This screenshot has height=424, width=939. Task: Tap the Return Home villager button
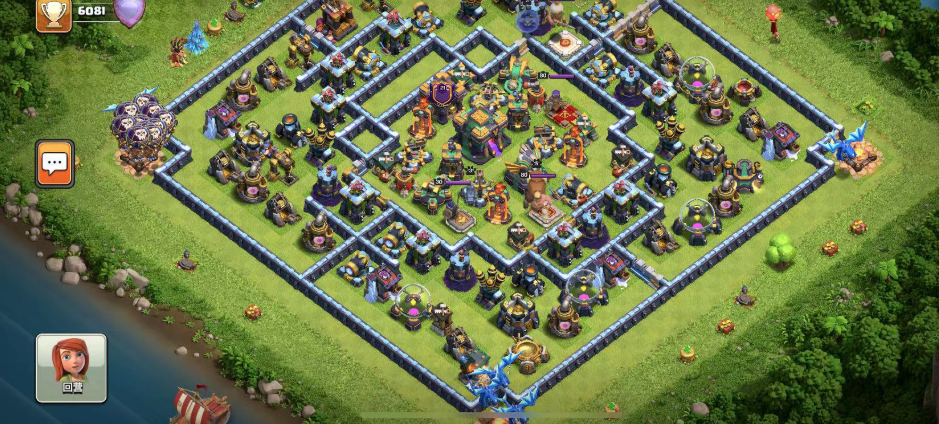click(71, 367)
